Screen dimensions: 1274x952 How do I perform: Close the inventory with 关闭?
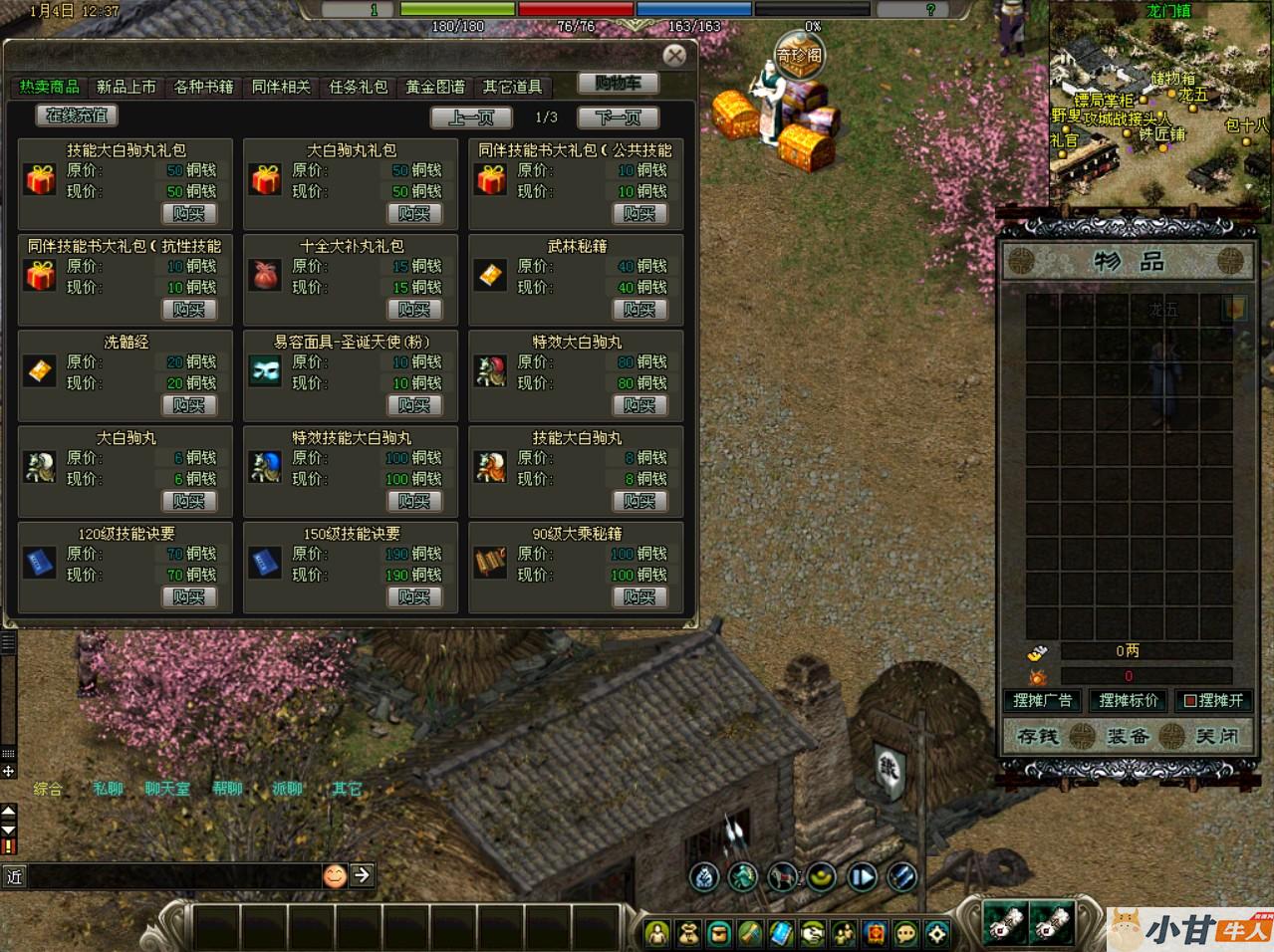click(x=1216, y=737)
